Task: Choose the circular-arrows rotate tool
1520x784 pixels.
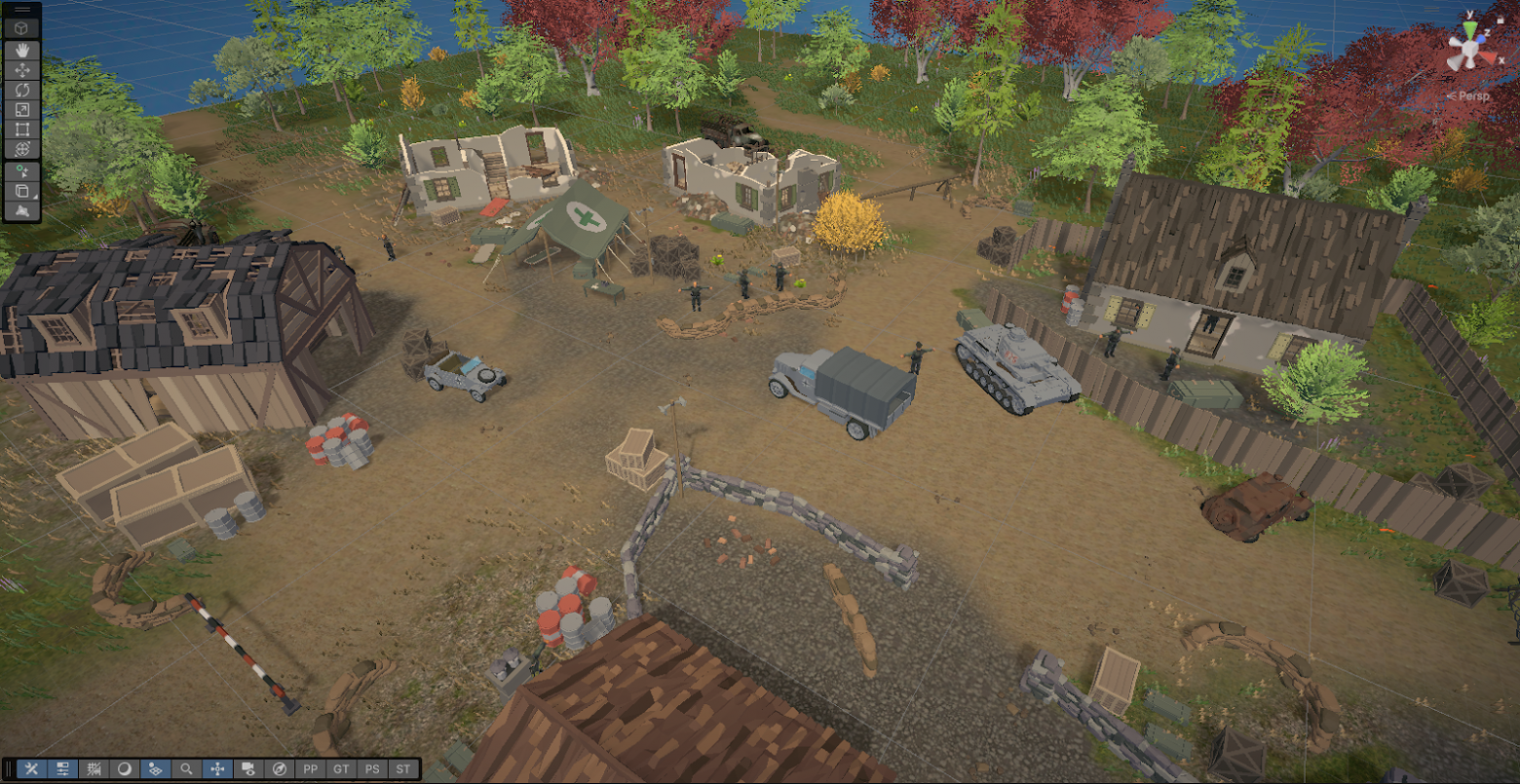Action: pos(22,89)
